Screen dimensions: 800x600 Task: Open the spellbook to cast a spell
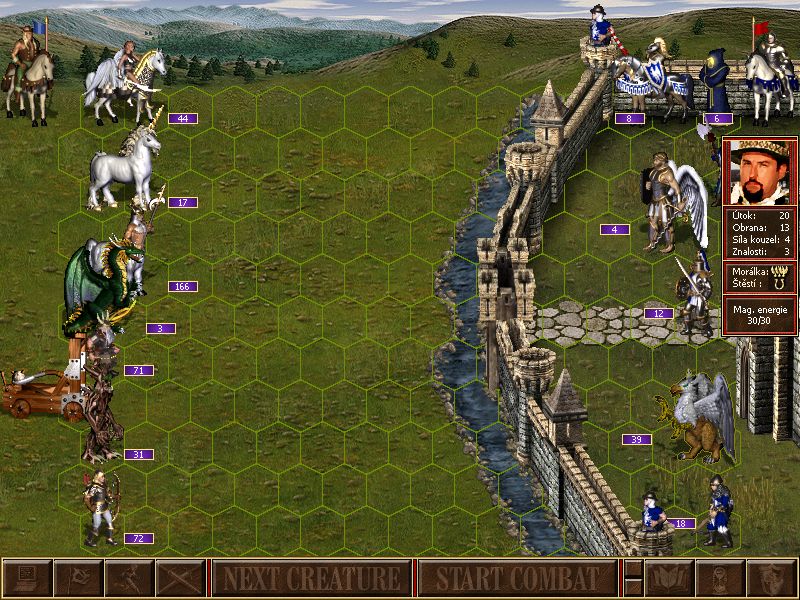click(667, 578)
